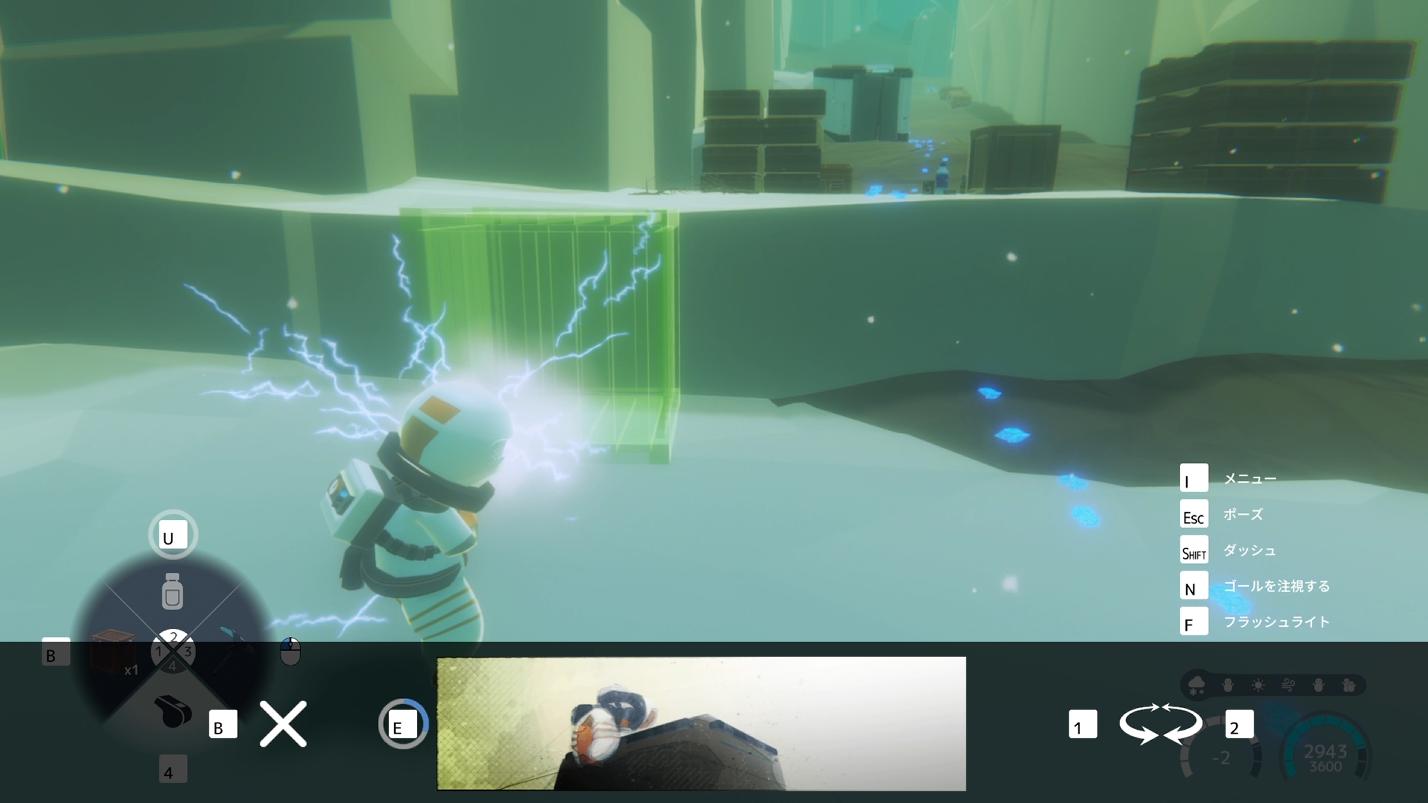Click the gloved hand temperature icon
Image resolution: width=1428 pixels, height=803 pixels.
pos(1227,684)
